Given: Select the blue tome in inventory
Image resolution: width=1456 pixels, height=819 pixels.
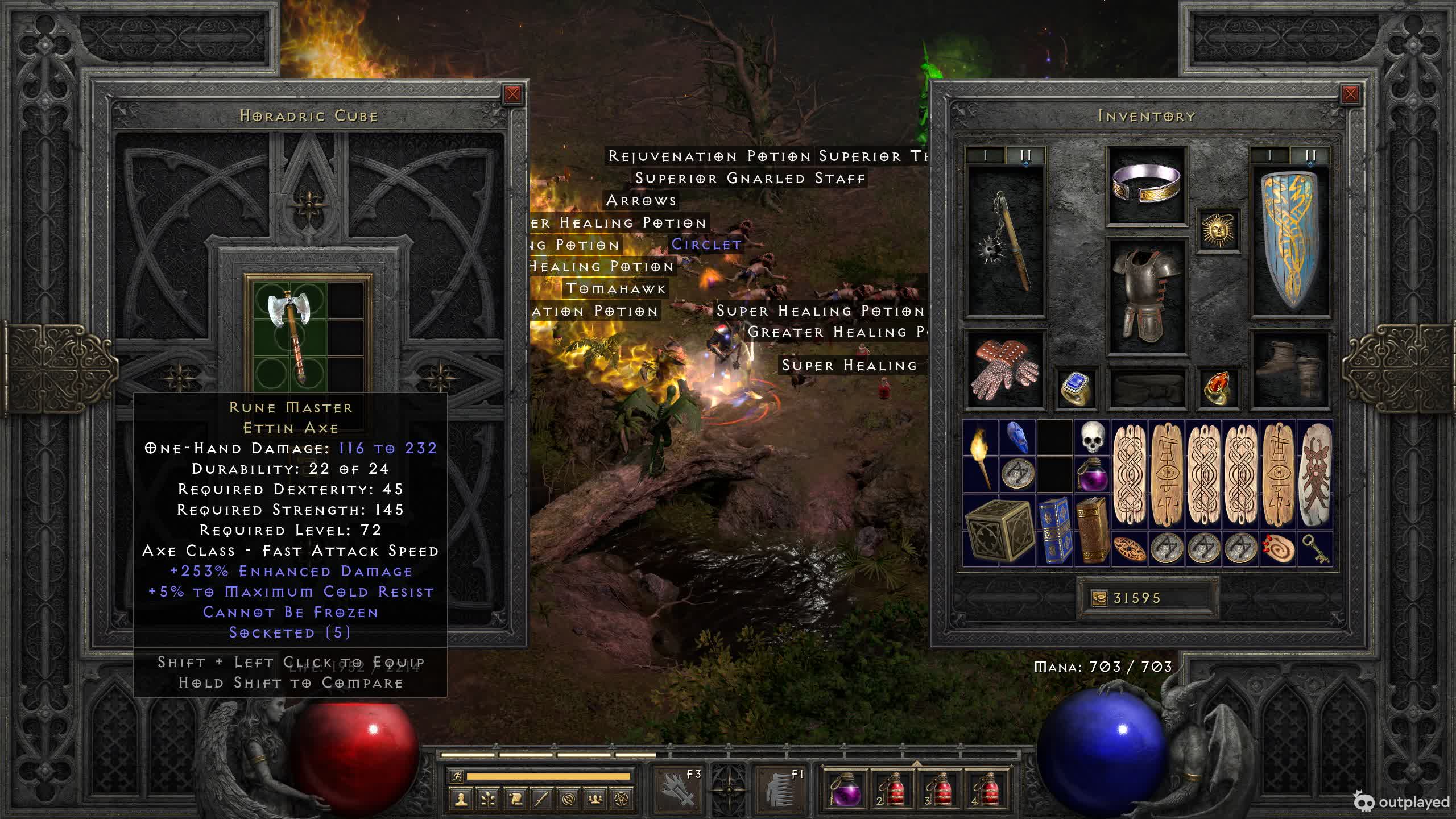Looking at the screenshot, I should pos(1055,530).
